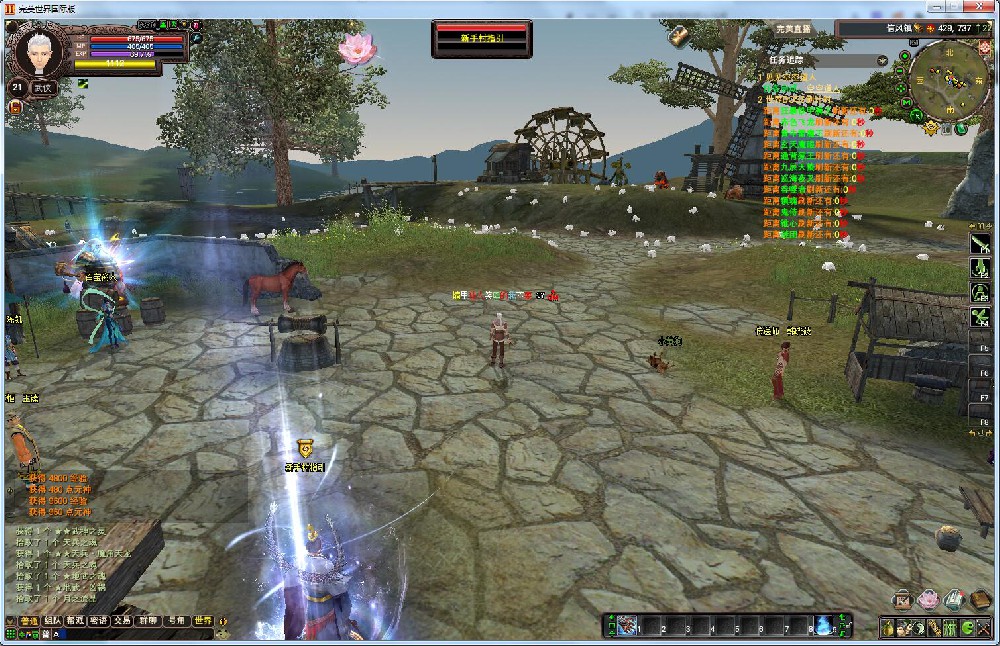Collapse the 任务追踪 quest tracker
Viewport: 1000px width, 646px height.
[x=881, y=60]
